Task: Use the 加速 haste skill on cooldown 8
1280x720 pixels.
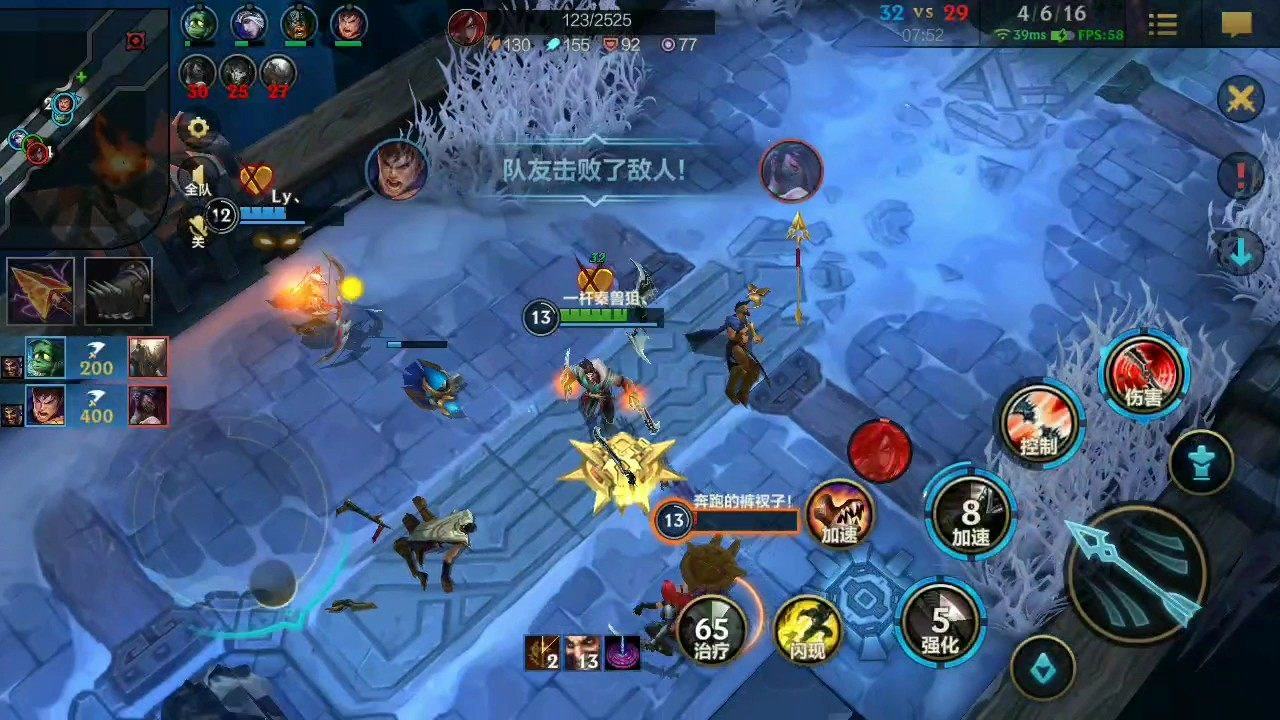Action: (x=971, y=516)
